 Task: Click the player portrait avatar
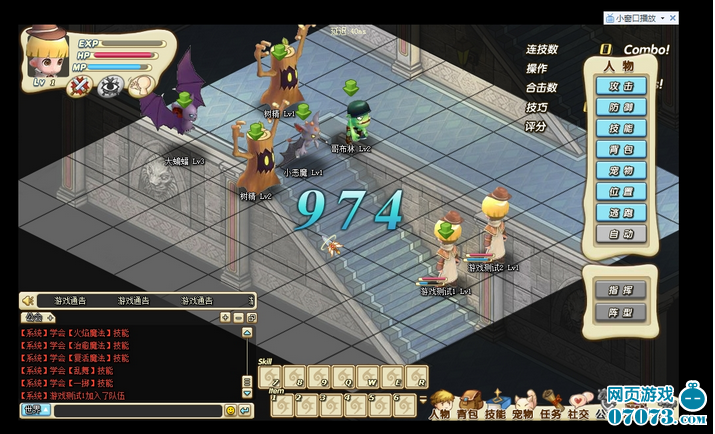(48, 55)
